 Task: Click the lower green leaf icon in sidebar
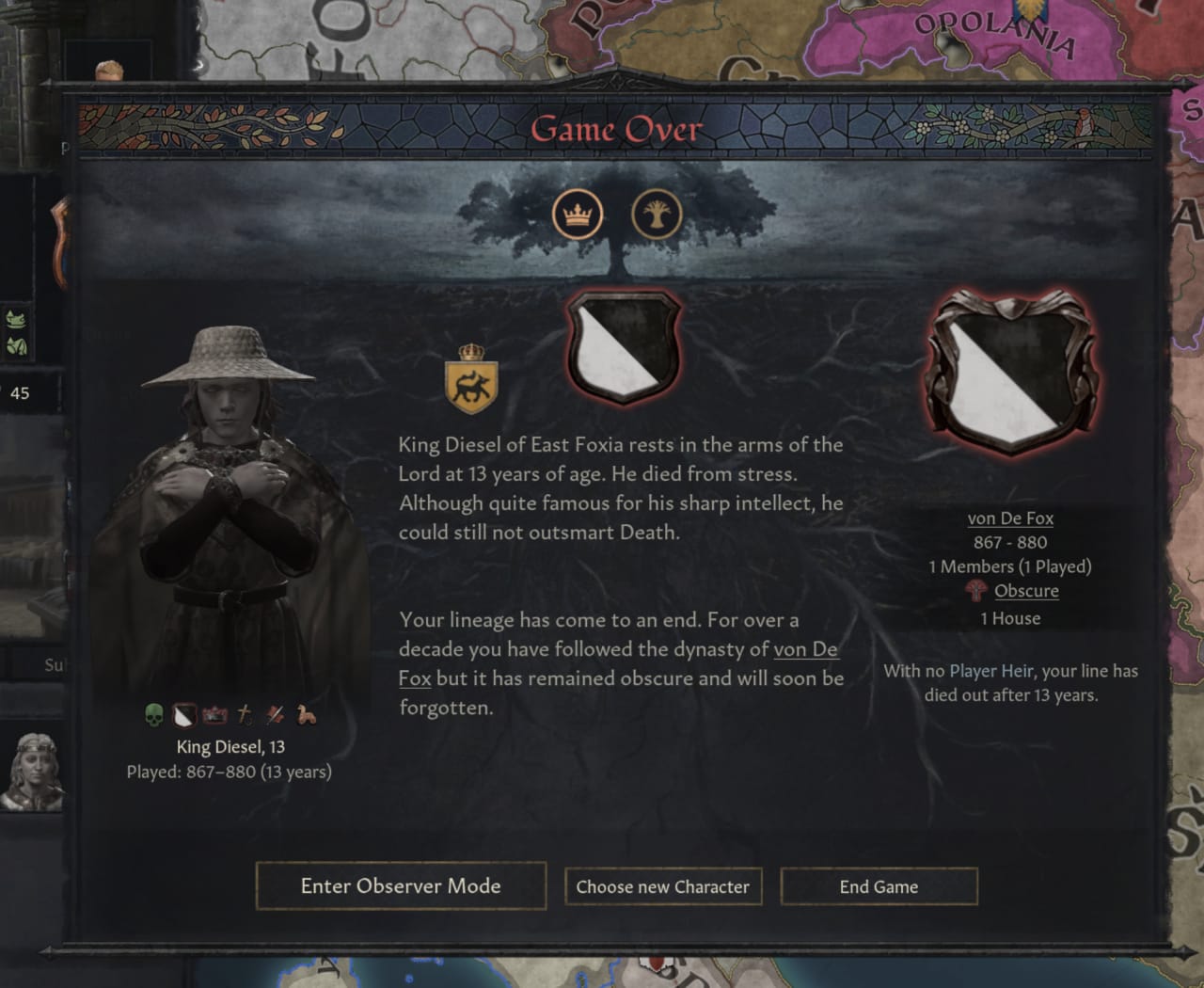(16, 343)
